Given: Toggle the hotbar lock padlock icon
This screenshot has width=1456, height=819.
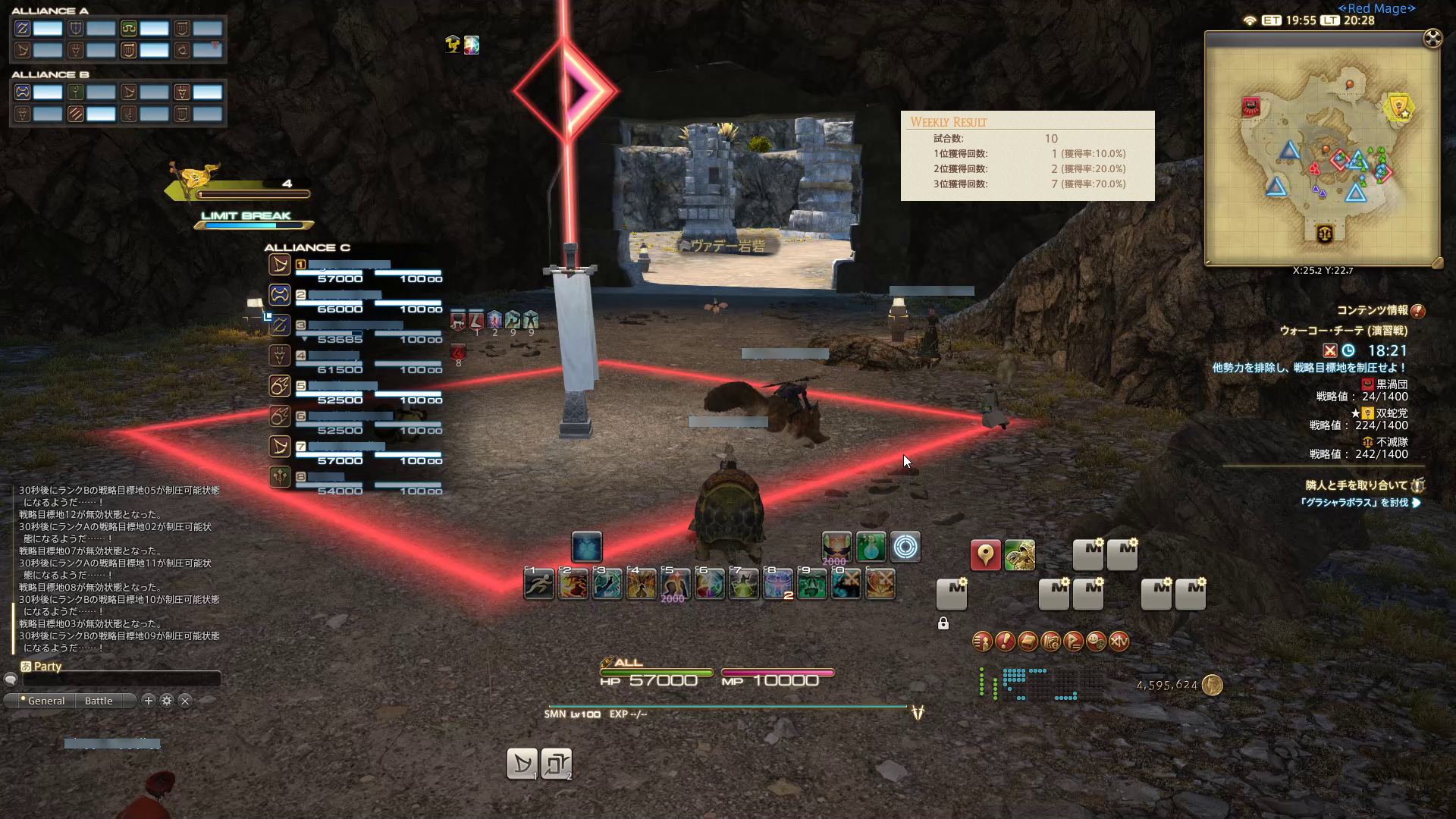Looking at the screenshot, I should click(943, 623).
